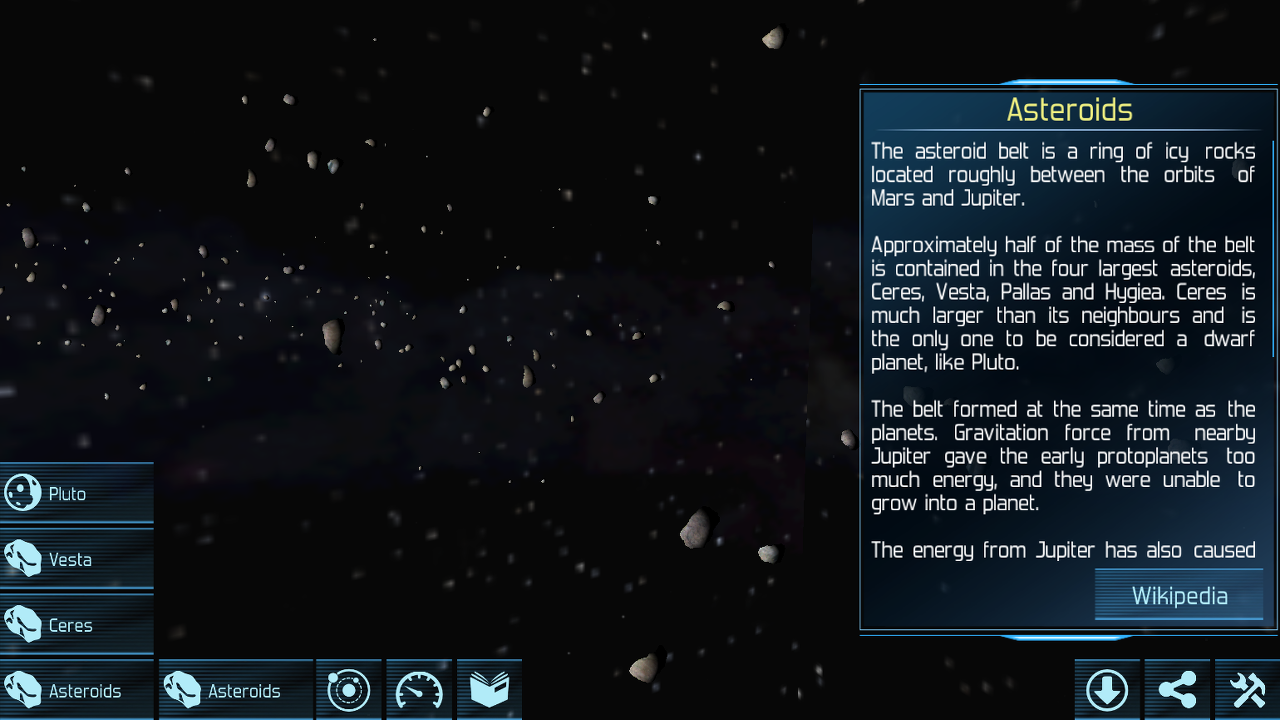
Task: Select the Ceres icon in the sidebar
Action: [x=22, y=625]
